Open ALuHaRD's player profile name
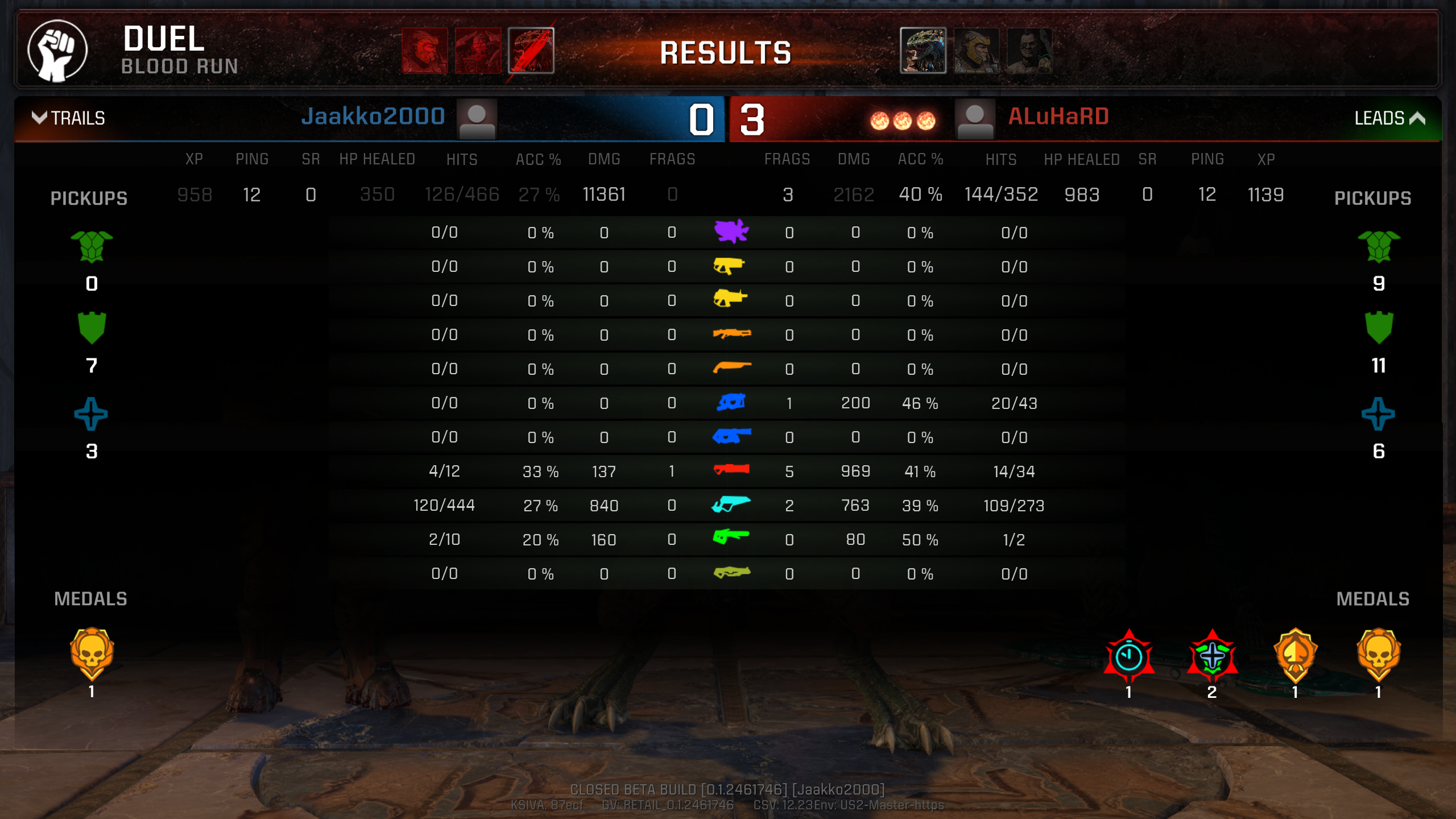 click(x=1058, y=117)
